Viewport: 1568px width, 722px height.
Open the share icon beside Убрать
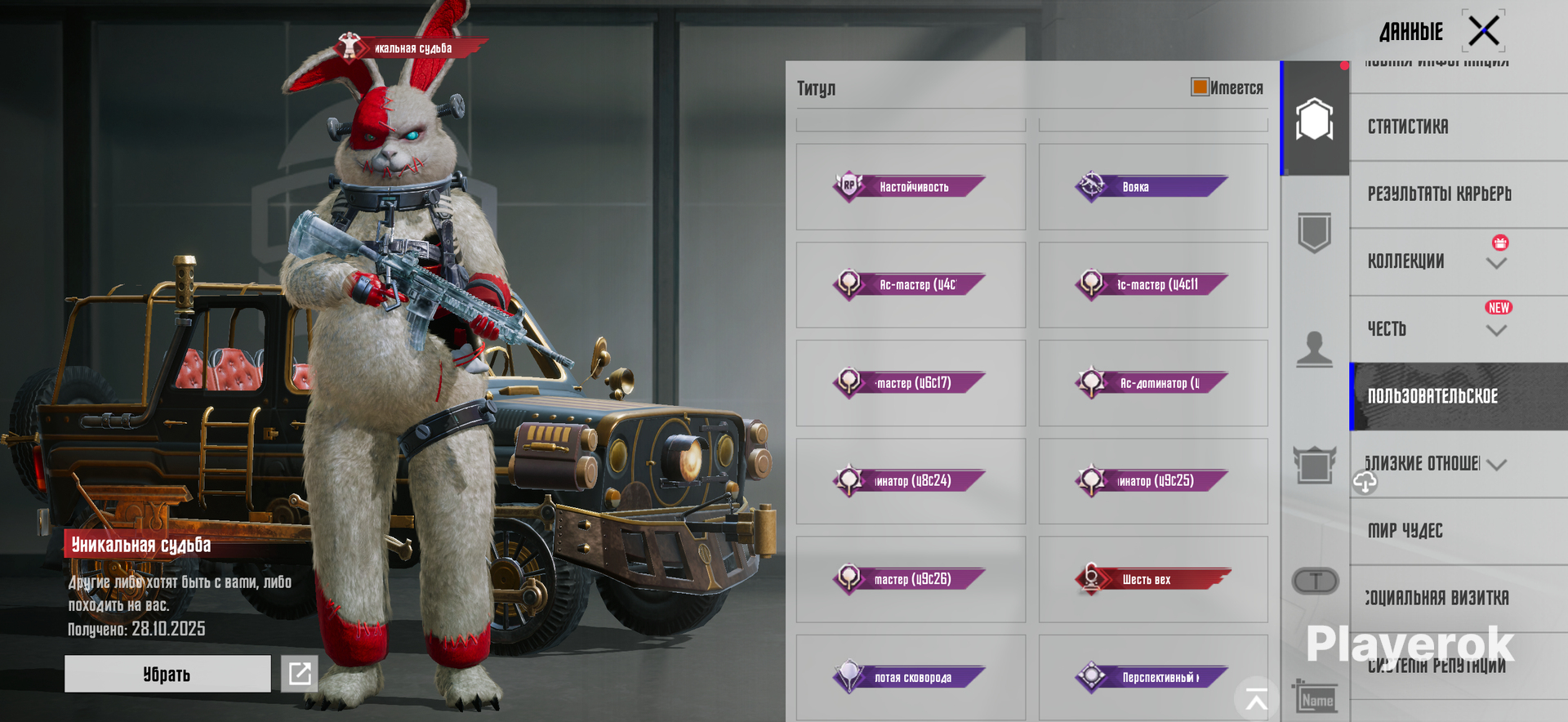pyautogui.click(x=300, y=674)
